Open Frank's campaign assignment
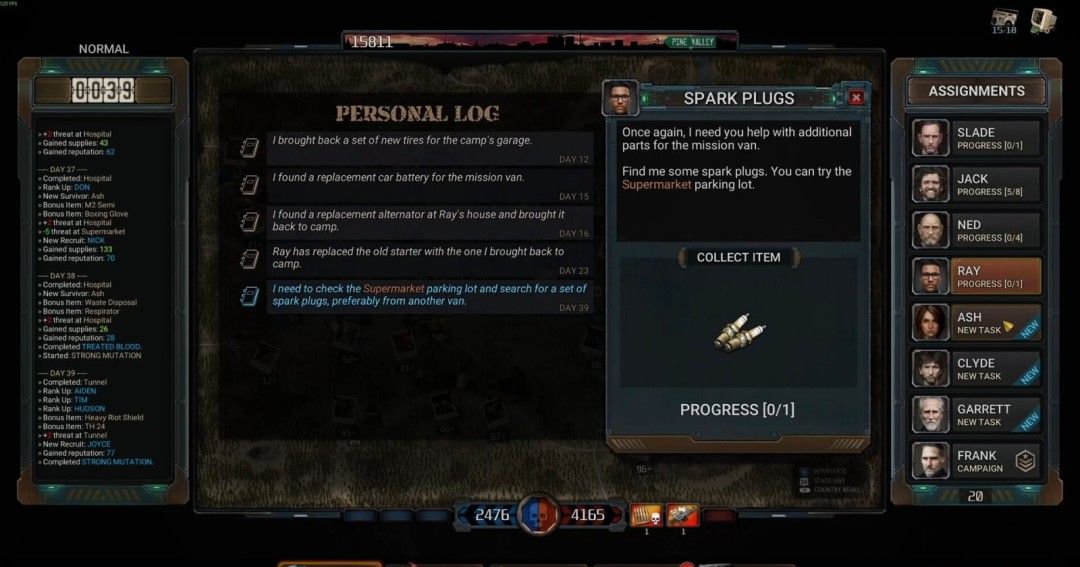This screenshot has height=567, width=1080. (x=976, y=461)
